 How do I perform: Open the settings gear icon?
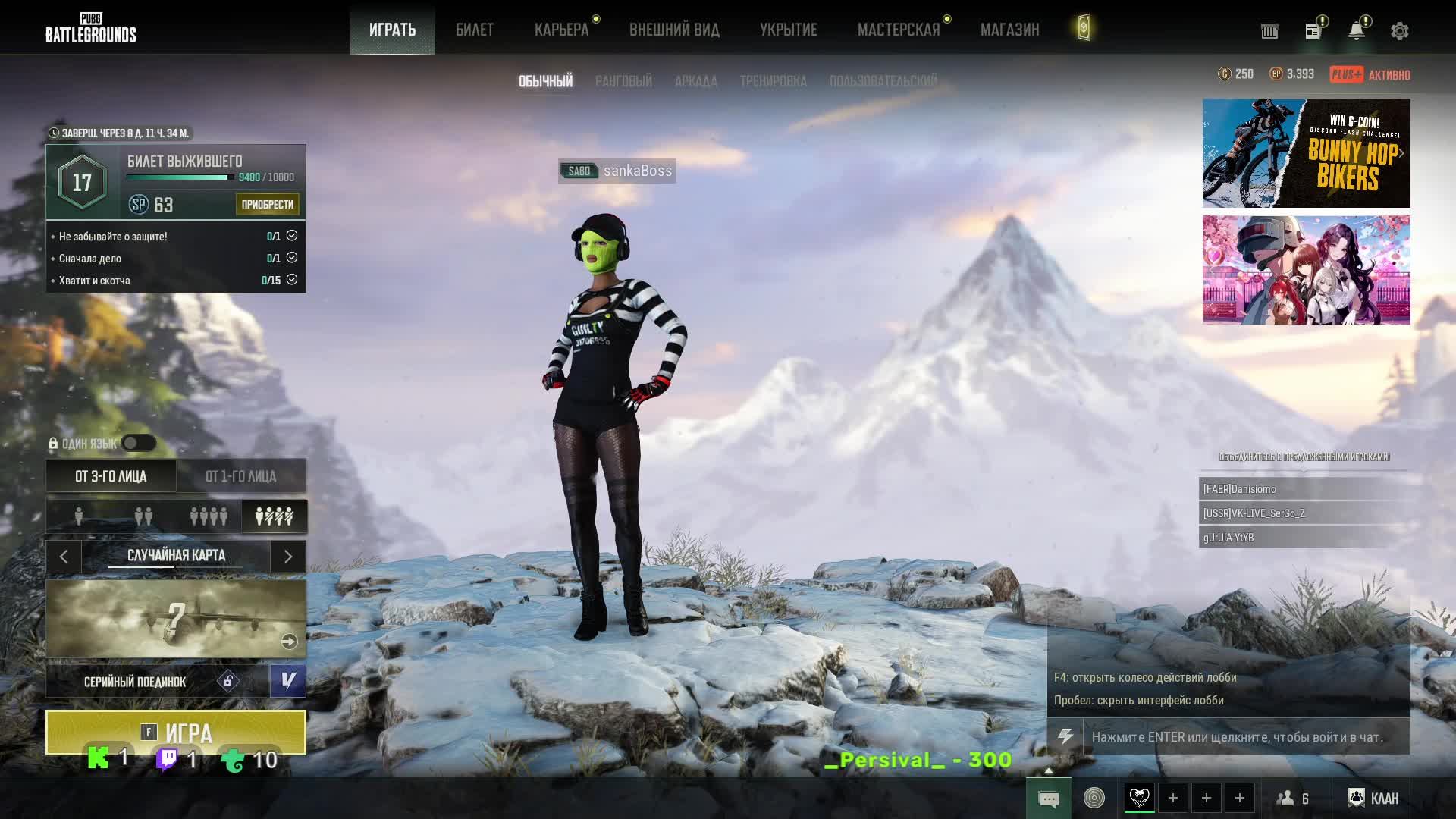click(1399, 31)
